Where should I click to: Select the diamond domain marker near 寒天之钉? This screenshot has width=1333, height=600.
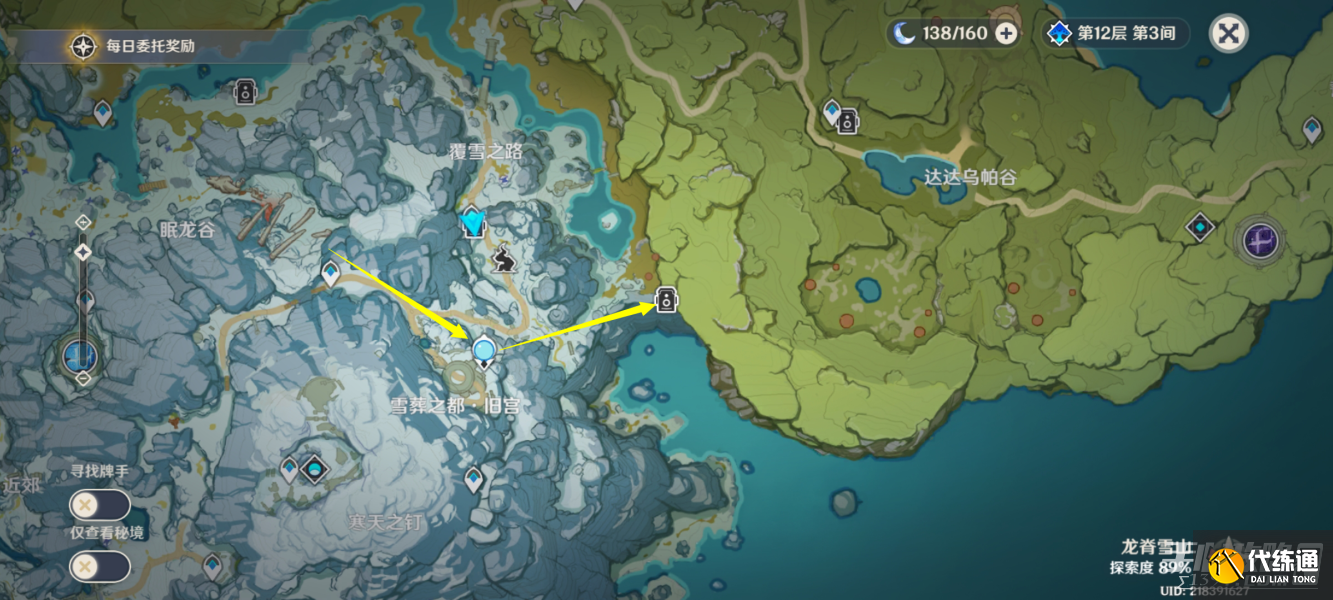(x=315, y=468)
